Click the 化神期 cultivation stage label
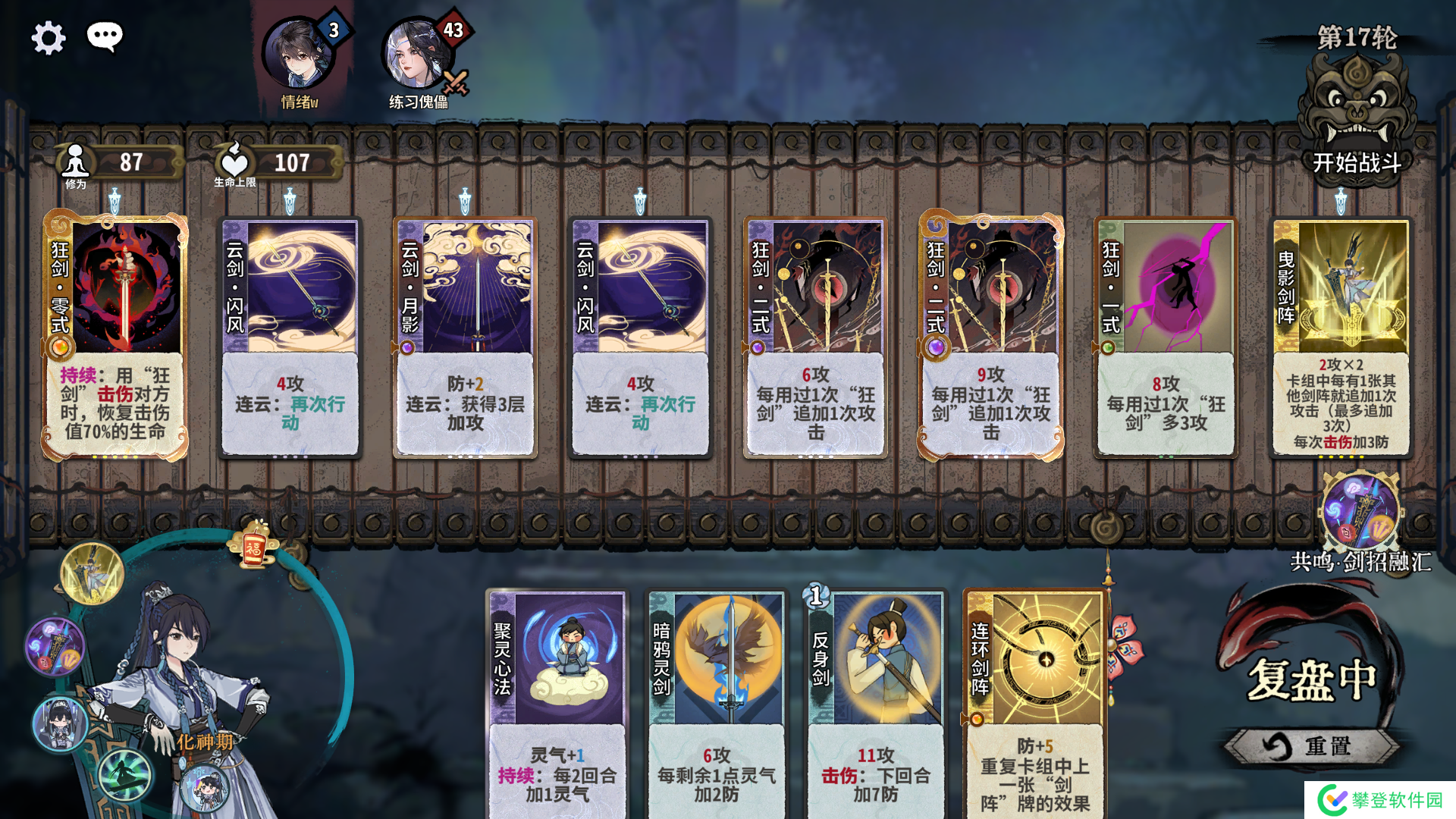This screenshot has height=819, width=1456. click(x=205, y=741)
